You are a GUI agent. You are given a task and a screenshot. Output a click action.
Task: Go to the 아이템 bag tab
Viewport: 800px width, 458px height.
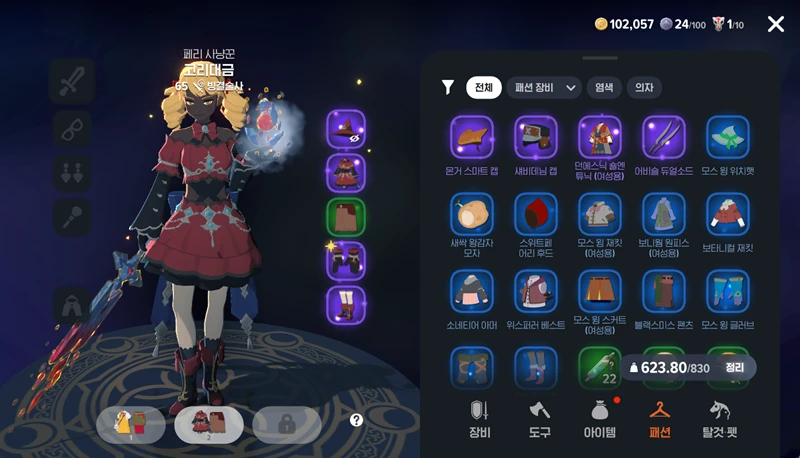pos(600,418)
